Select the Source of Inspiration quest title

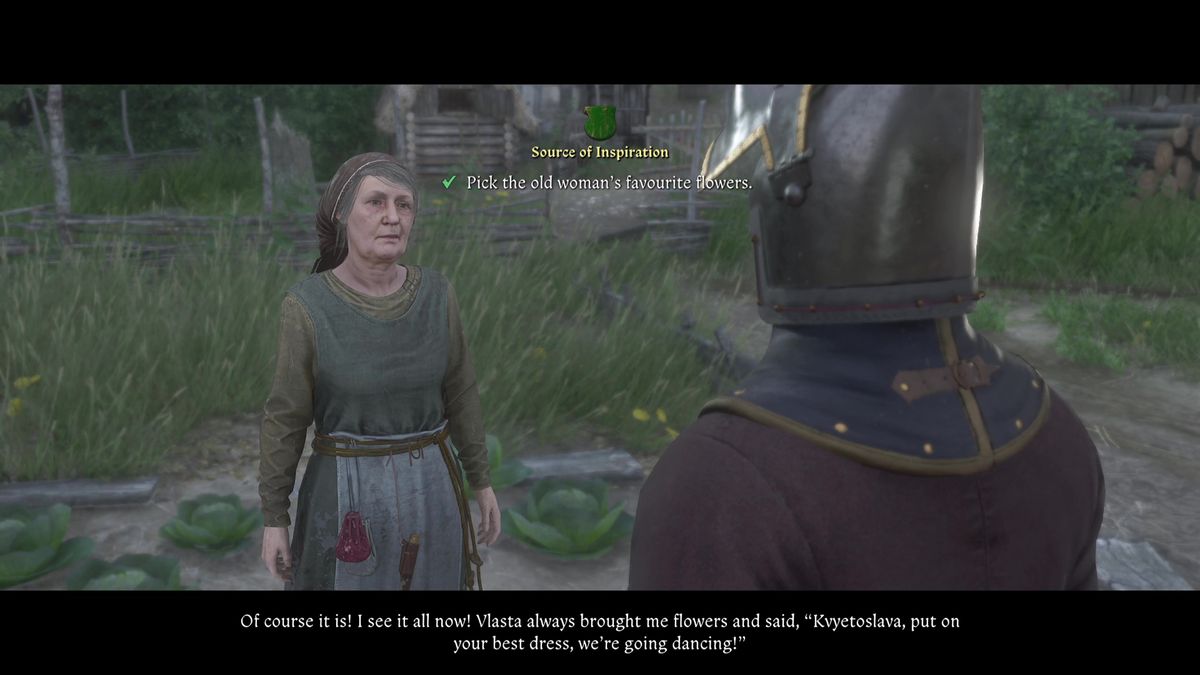[600, 152]
